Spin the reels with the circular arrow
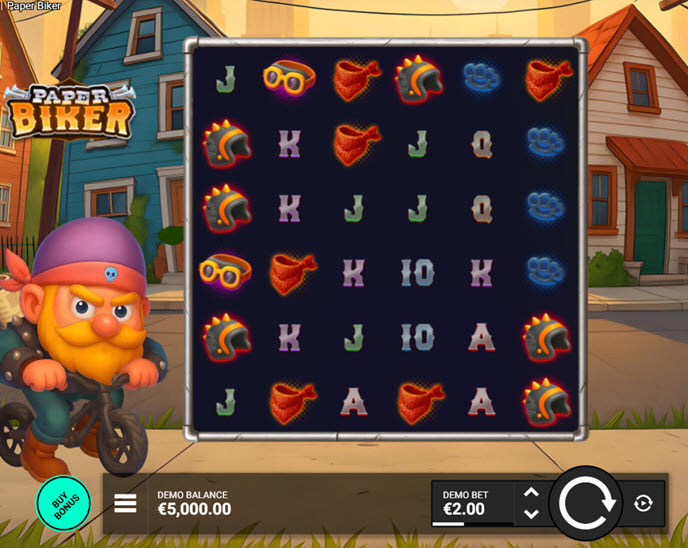The width and height of the screenshot is (688, 548). 586,503
